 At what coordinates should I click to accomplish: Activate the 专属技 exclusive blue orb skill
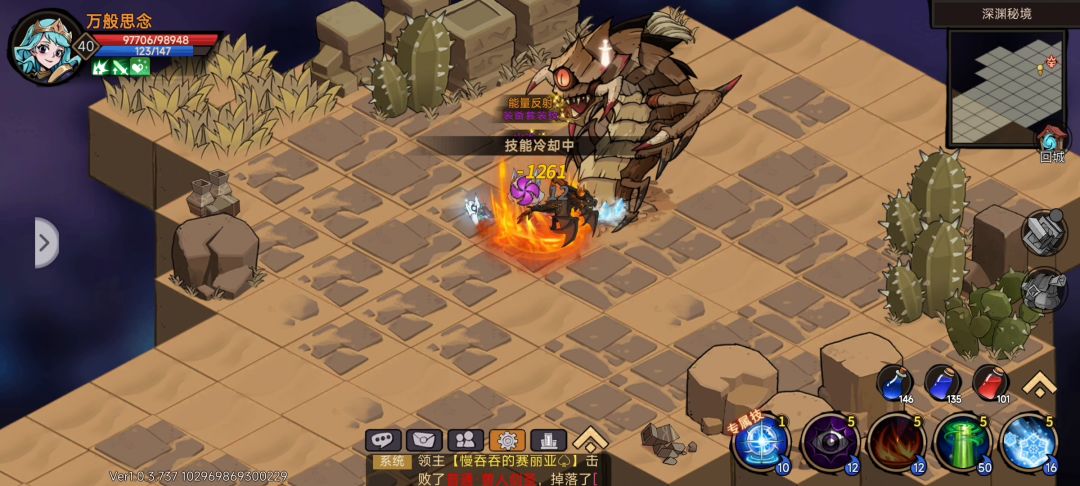point(762,441)
